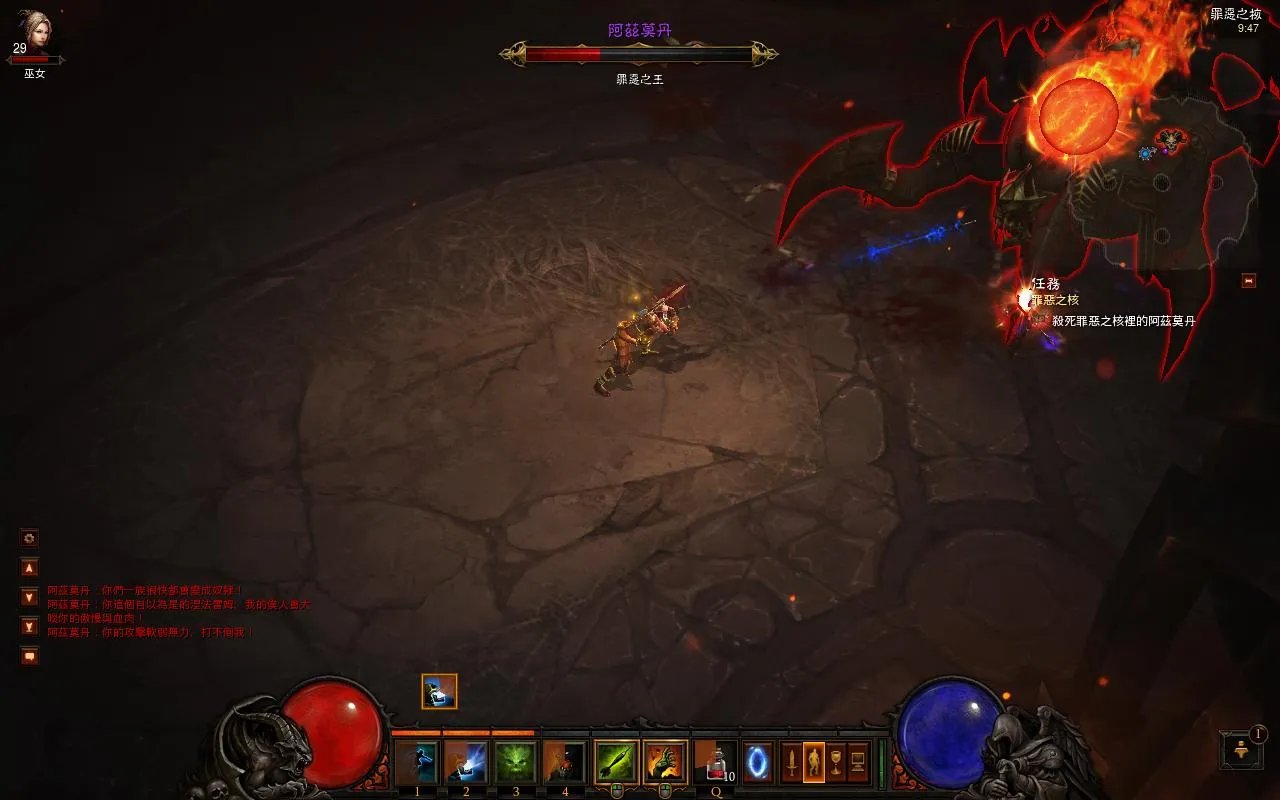Open the blue town portal
The height and width of the screenshot is (800, 1280).
(757, 763)
